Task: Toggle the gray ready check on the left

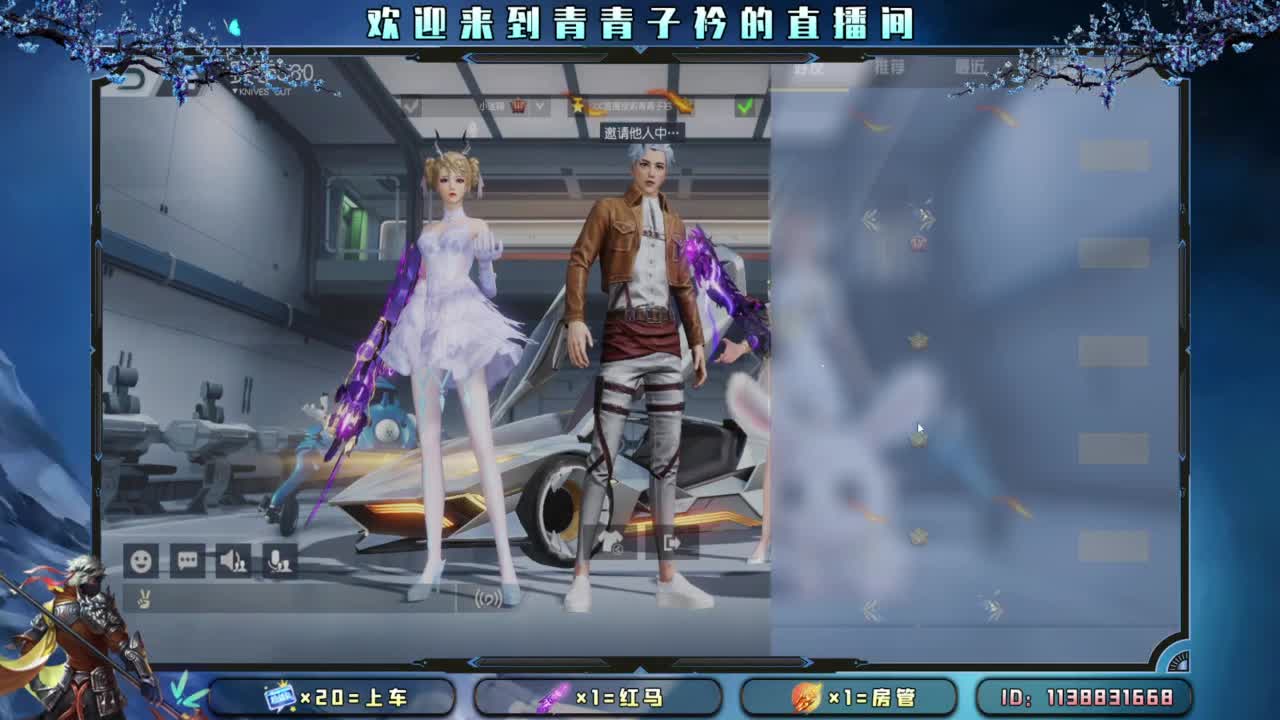Action: [410, 106]
